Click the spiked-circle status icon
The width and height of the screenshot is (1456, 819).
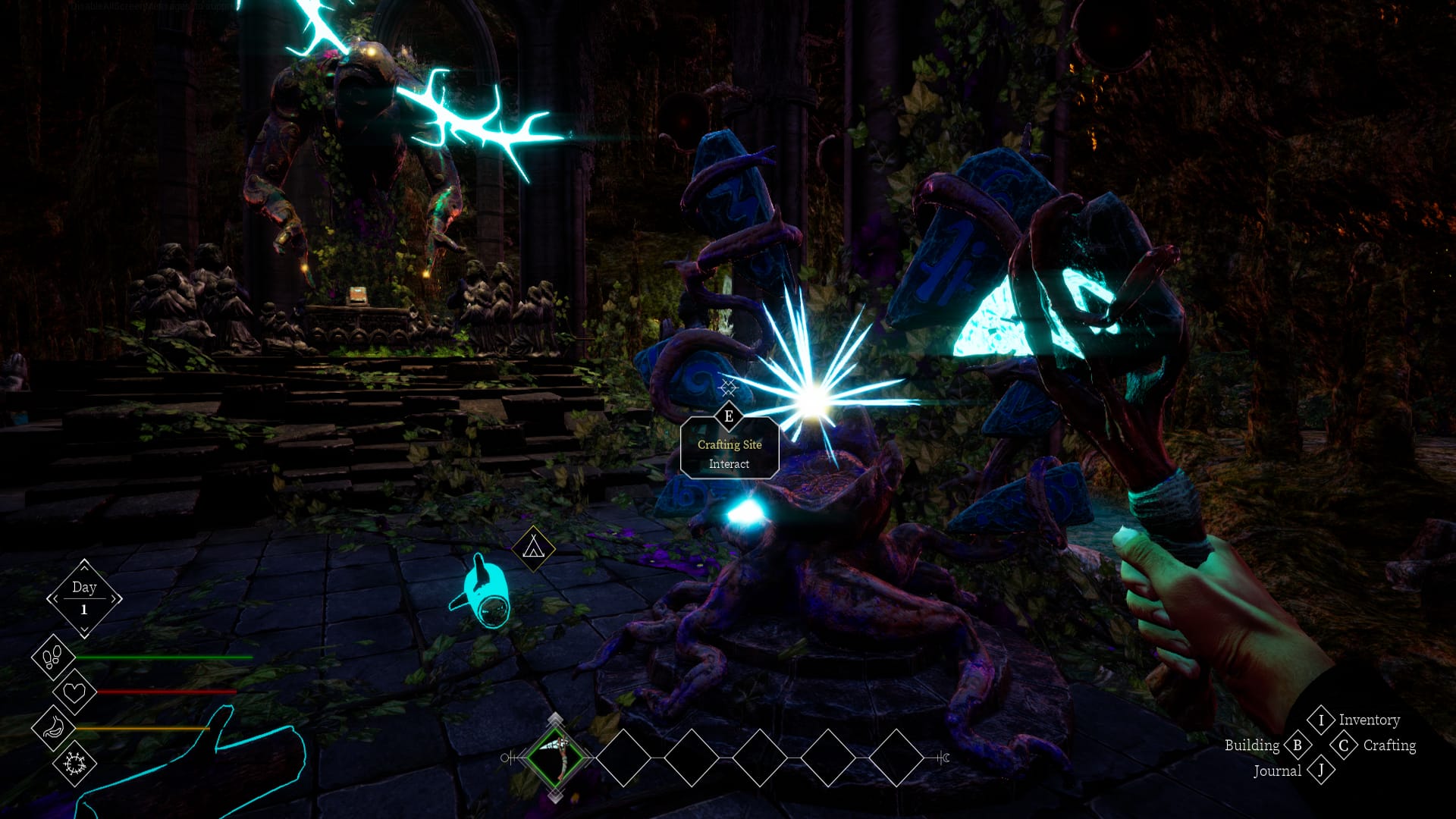(x=74, y=763)
